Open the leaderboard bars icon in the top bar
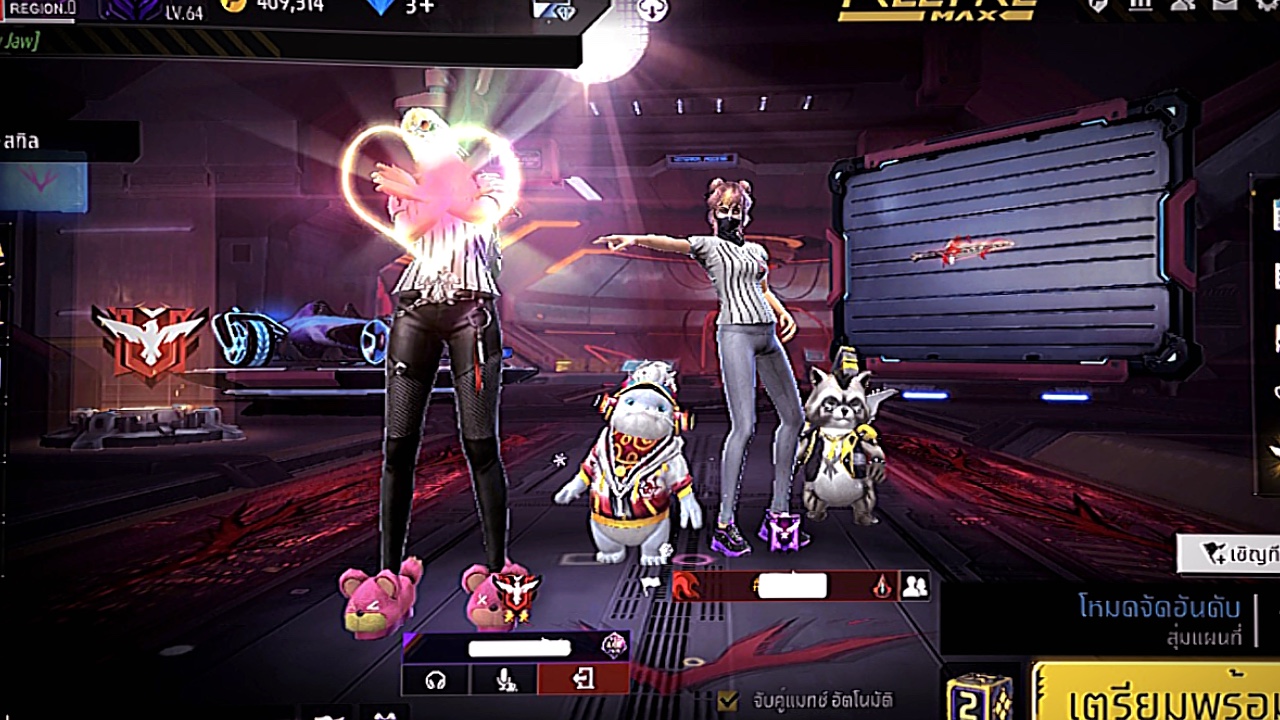1280x720 pixels. (1142, 5)
